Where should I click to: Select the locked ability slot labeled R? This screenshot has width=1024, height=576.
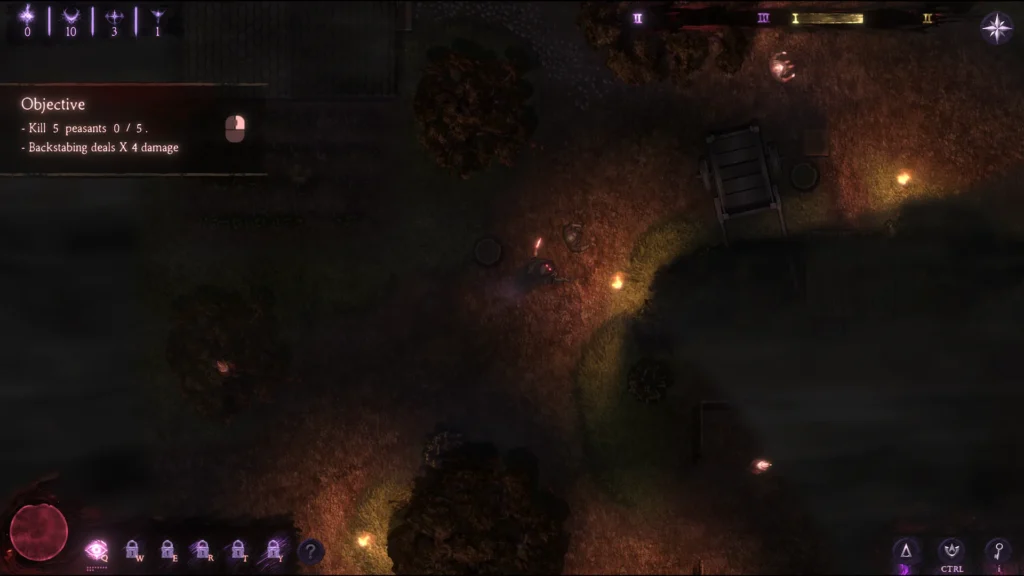pyautogui.click(x=202, y=549)
